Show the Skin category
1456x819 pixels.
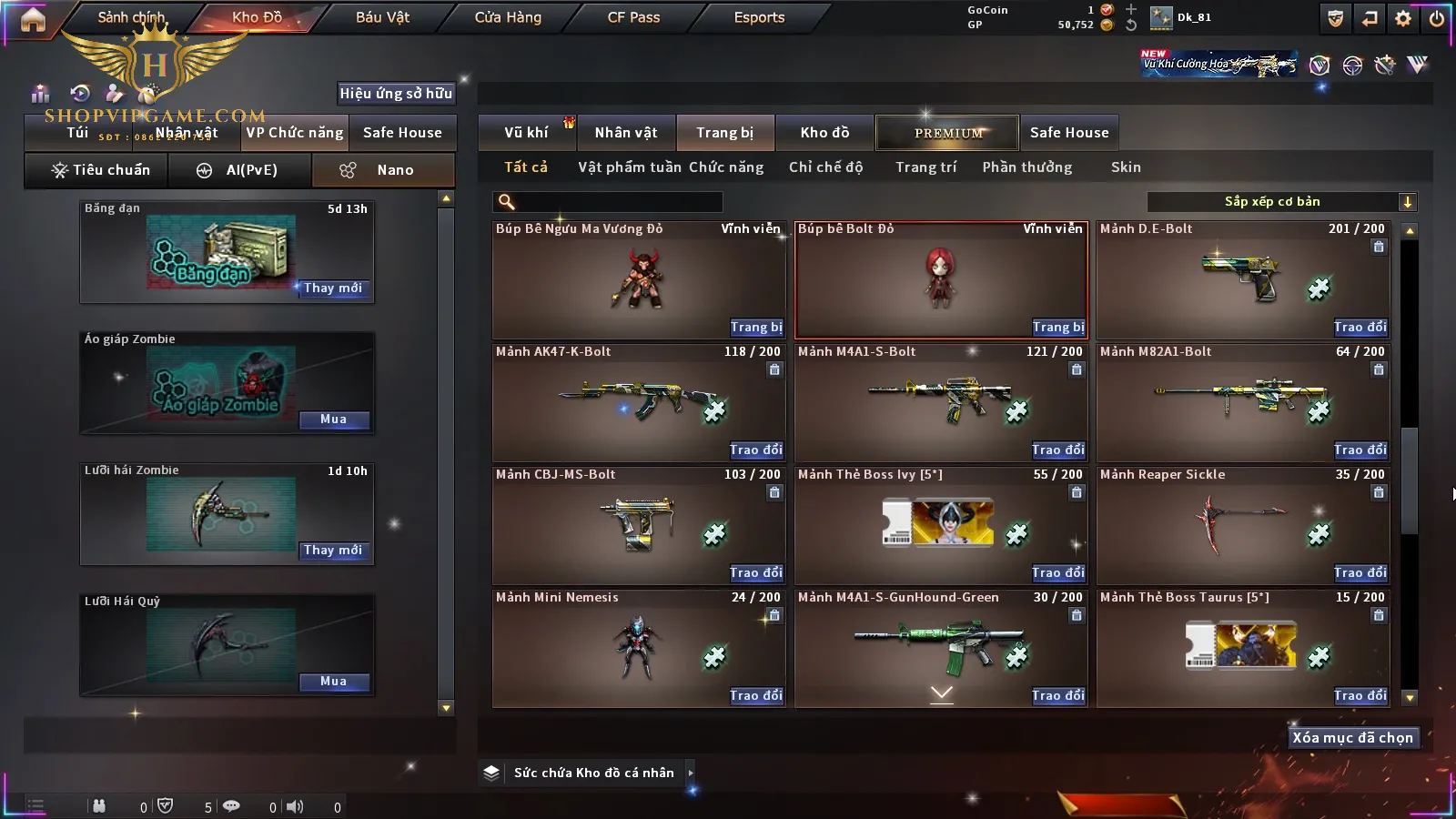click(x=1126, y=167)
